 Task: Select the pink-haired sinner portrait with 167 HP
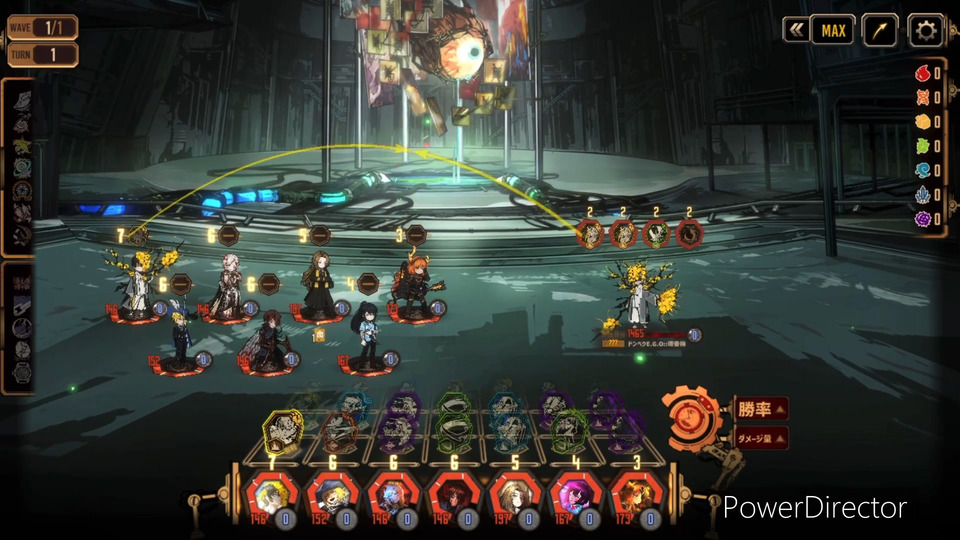pos(575,495)
